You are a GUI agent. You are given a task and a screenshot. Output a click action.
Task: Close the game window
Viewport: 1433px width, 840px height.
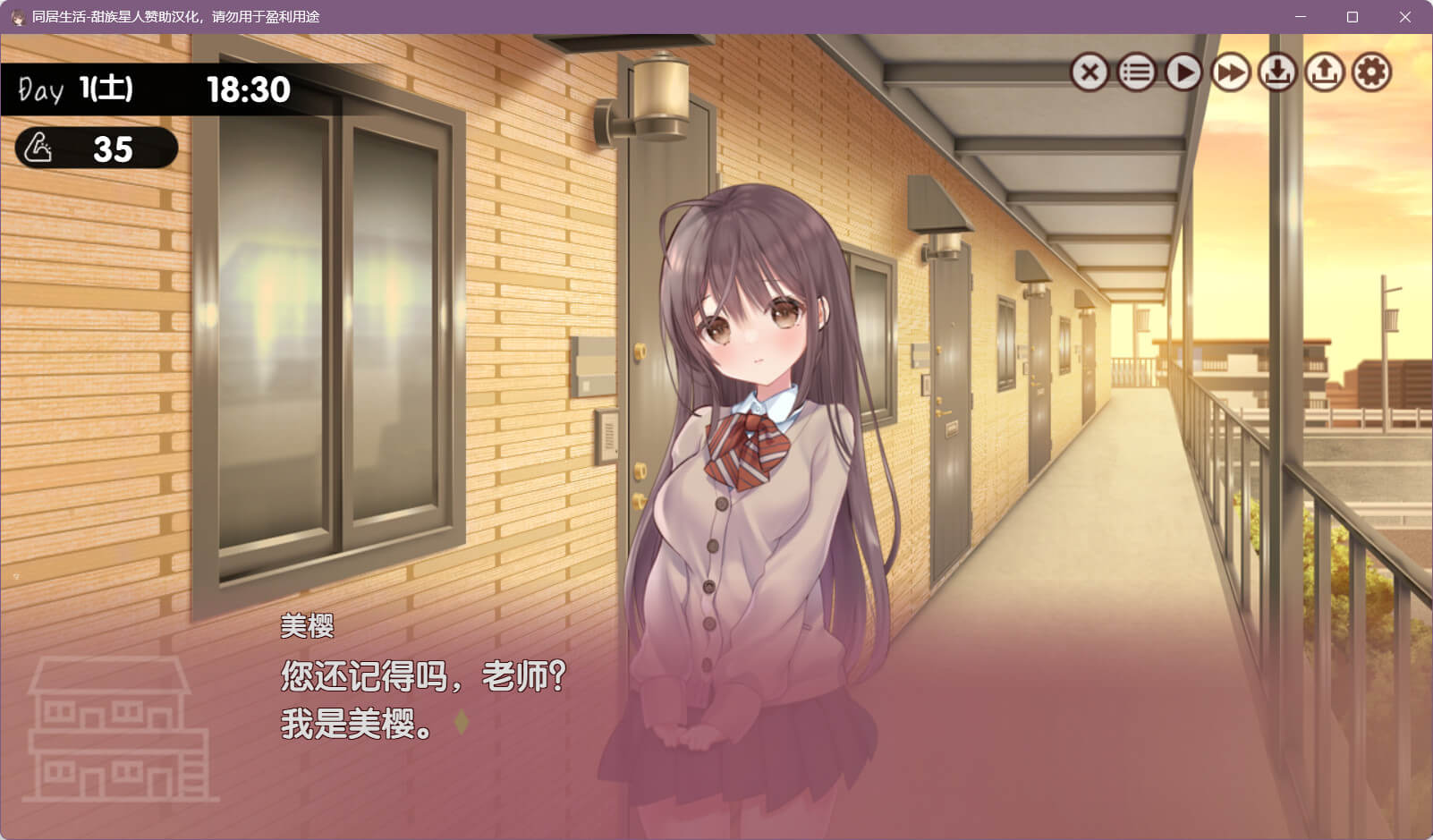[1404, 17]
